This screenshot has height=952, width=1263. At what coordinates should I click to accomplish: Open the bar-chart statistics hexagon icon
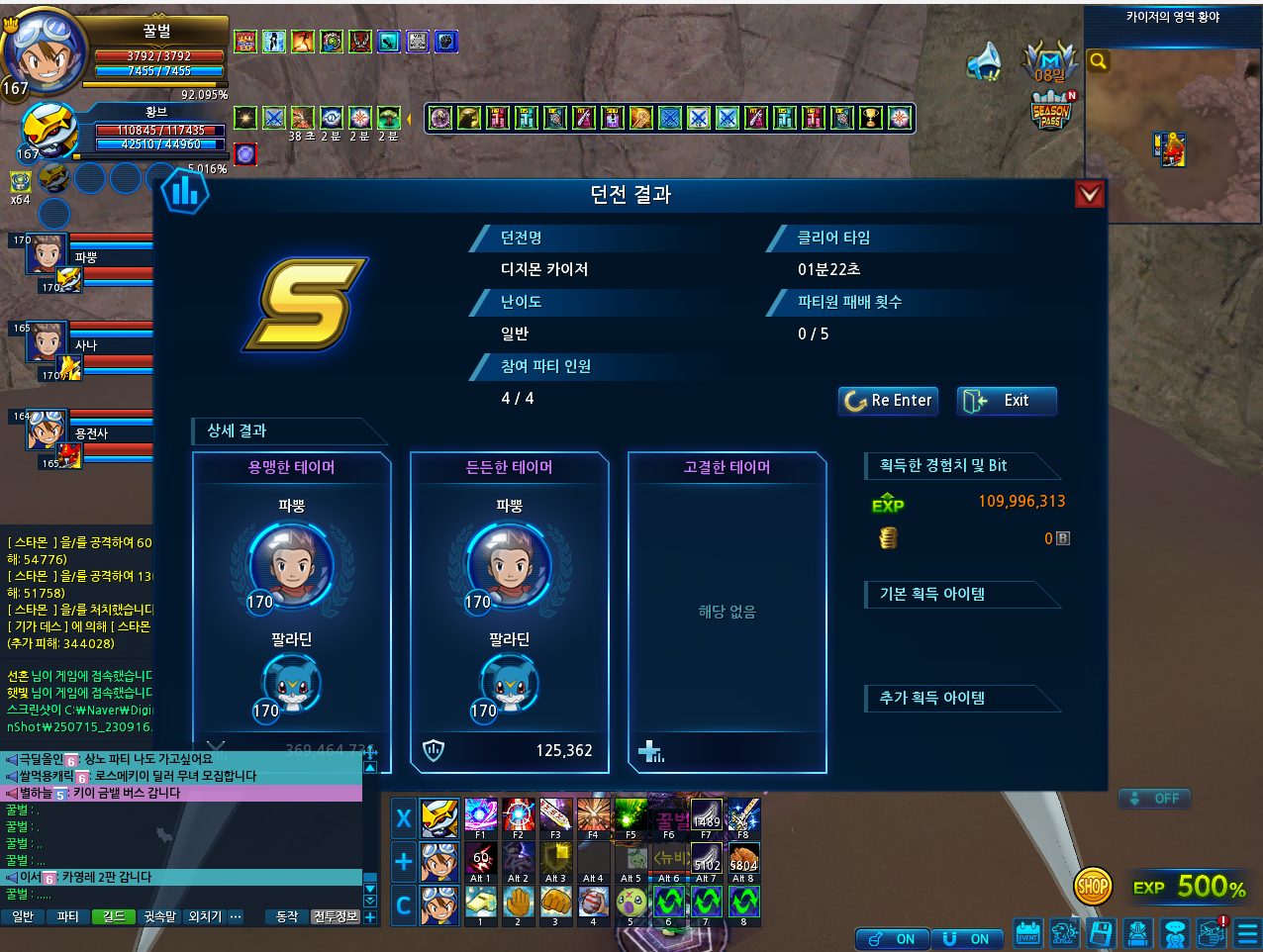(x=185, y=190)
